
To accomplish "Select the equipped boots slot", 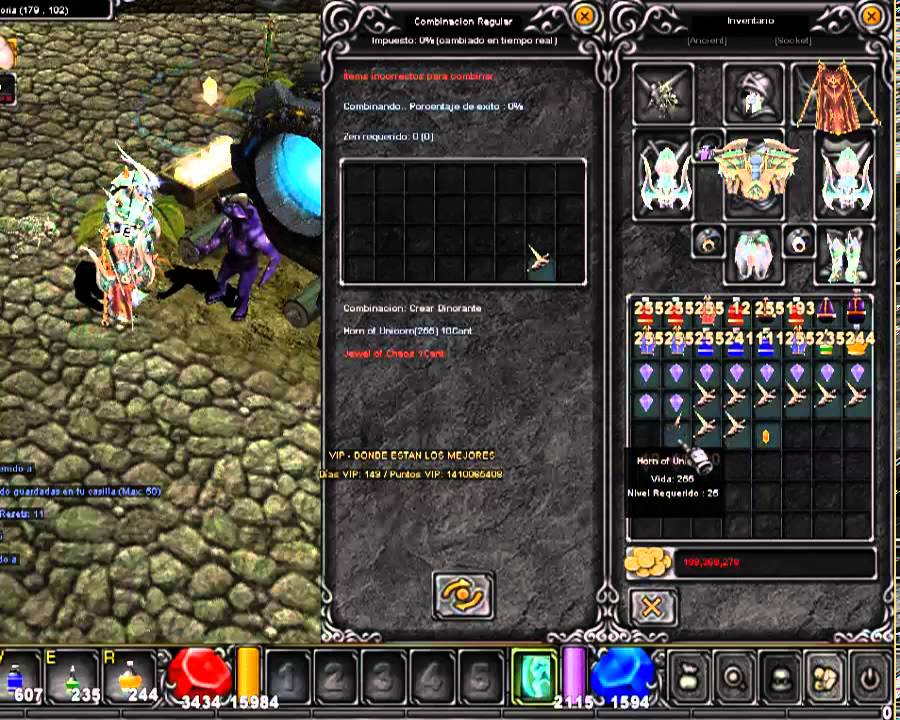I will tap(844, 254).
